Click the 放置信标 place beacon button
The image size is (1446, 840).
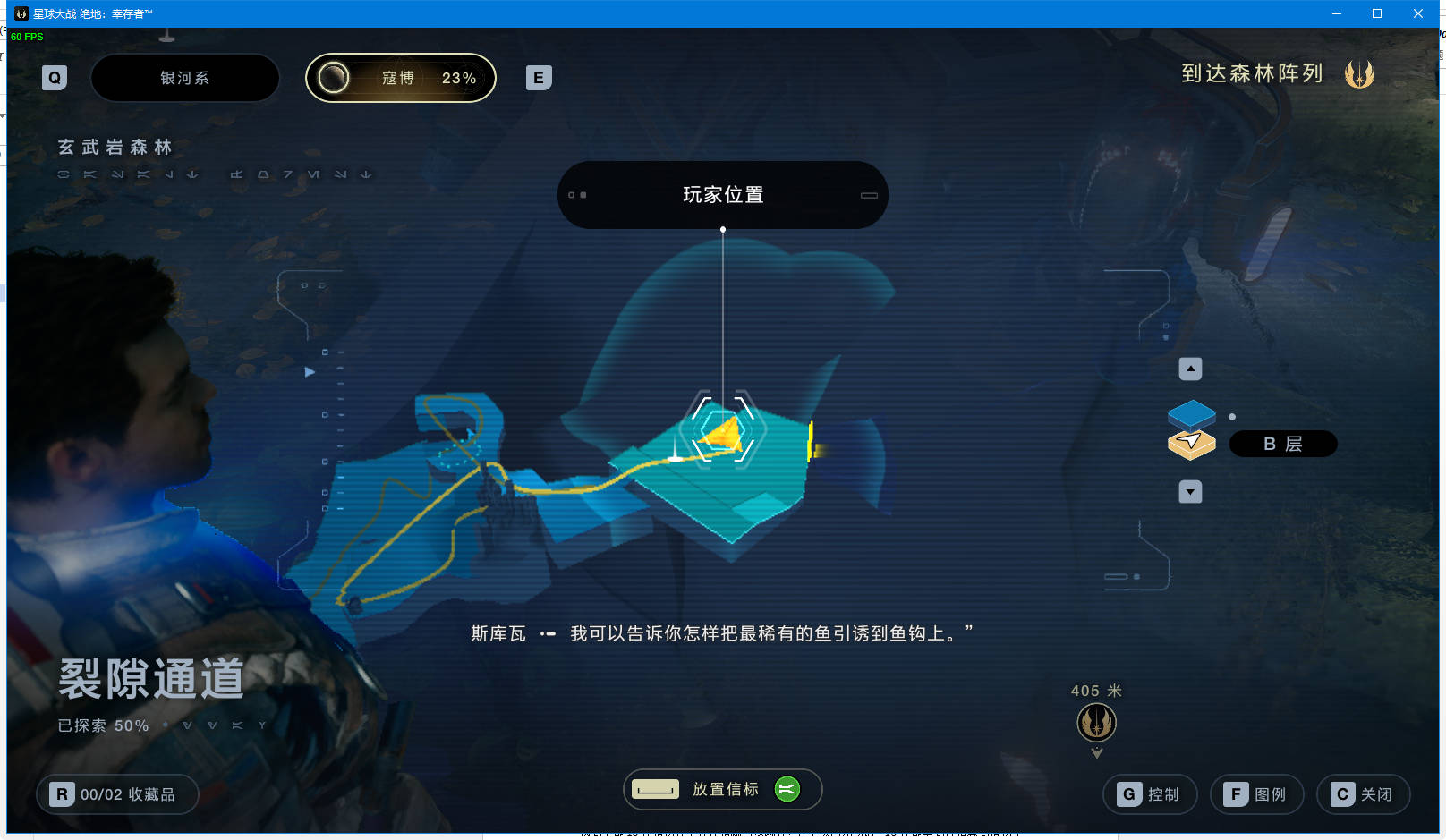tap(722, 789)
